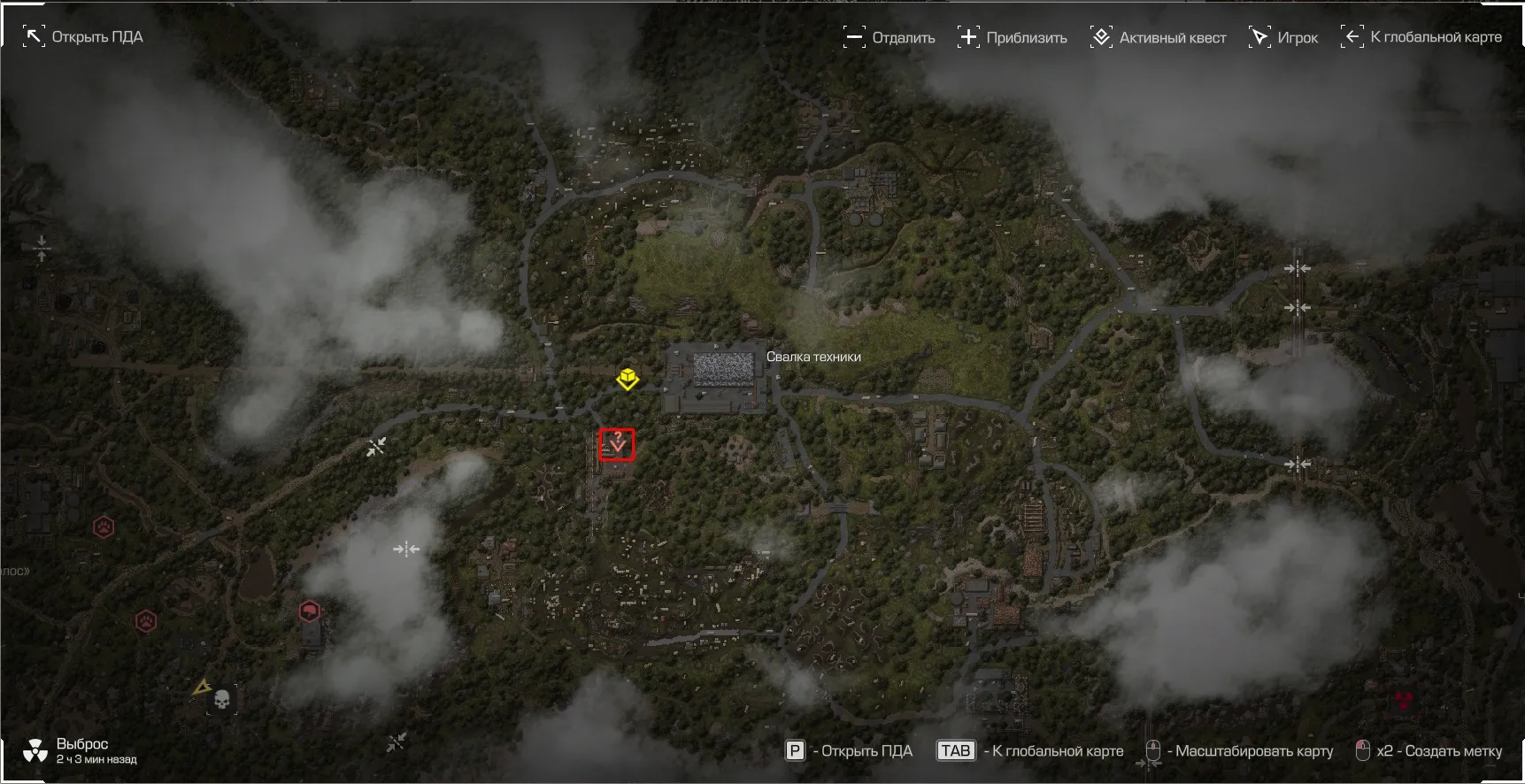Select the yellow quest marker on map
This screenshot has height=784, width=1525.
click(628, 379)
